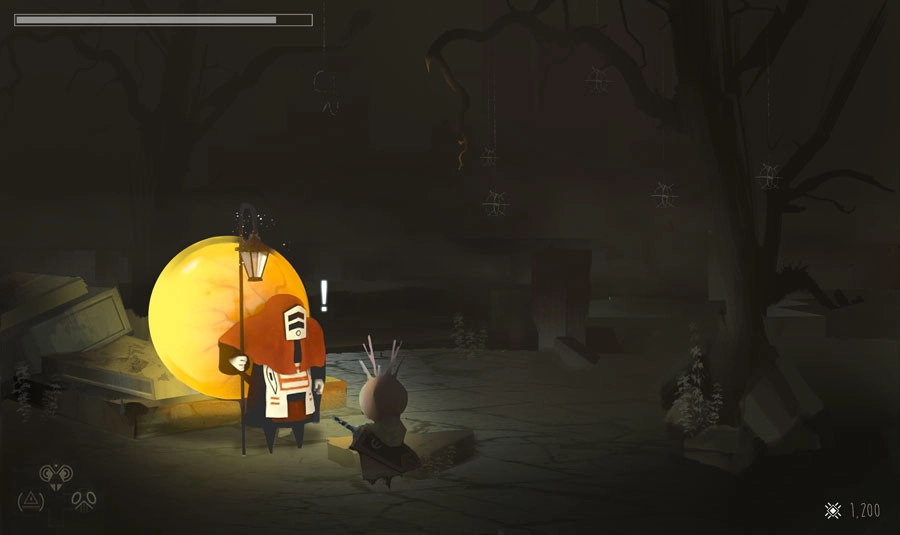Image resolution: width=900 pixels, height=535 pixels.
Task: Activate the triangle-in-brackets ability icon
Action: (x=30, y=498)
